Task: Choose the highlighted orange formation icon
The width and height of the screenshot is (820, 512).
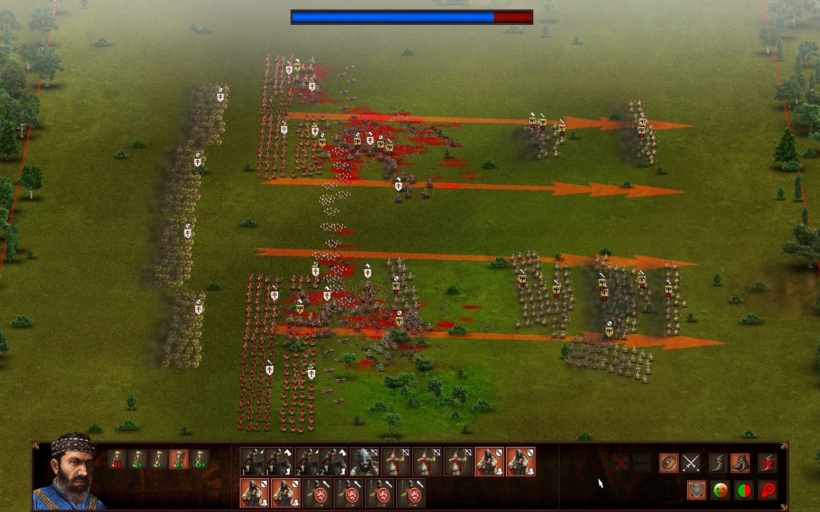Action: [179, 459]
